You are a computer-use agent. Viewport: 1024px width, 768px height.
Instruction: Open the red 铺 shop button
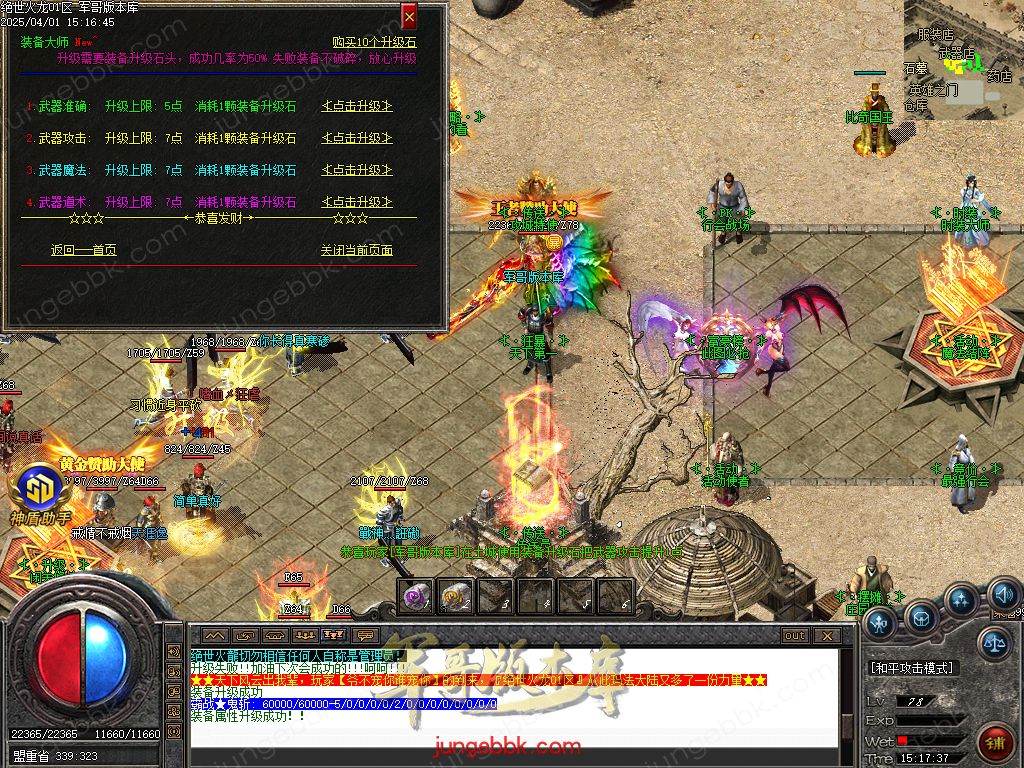tap(996, 742)
